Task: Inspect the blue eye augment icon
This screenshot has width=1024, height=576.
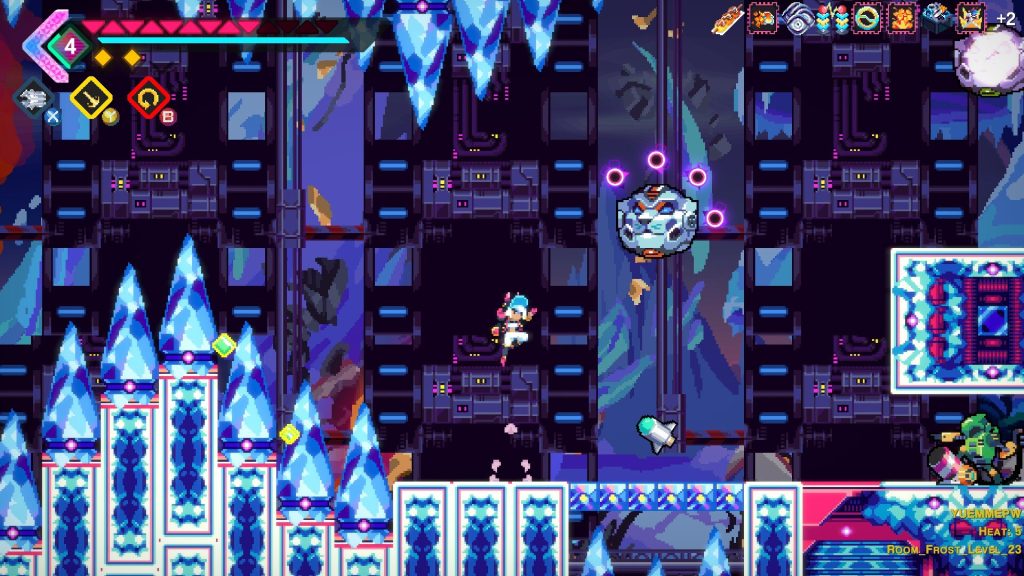Action: 796,17
